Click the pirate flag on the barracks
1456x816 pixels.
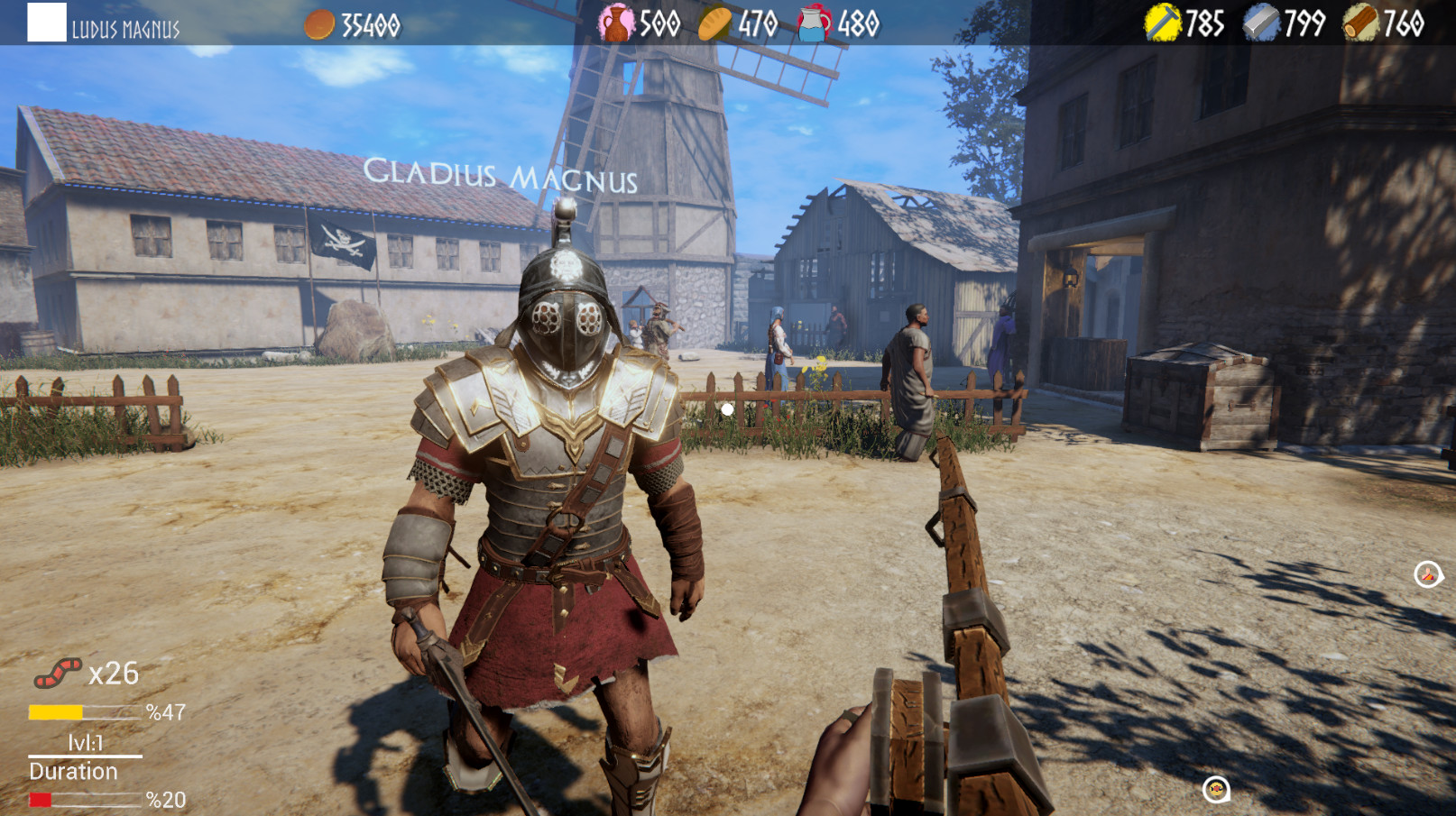pos(345,242)
